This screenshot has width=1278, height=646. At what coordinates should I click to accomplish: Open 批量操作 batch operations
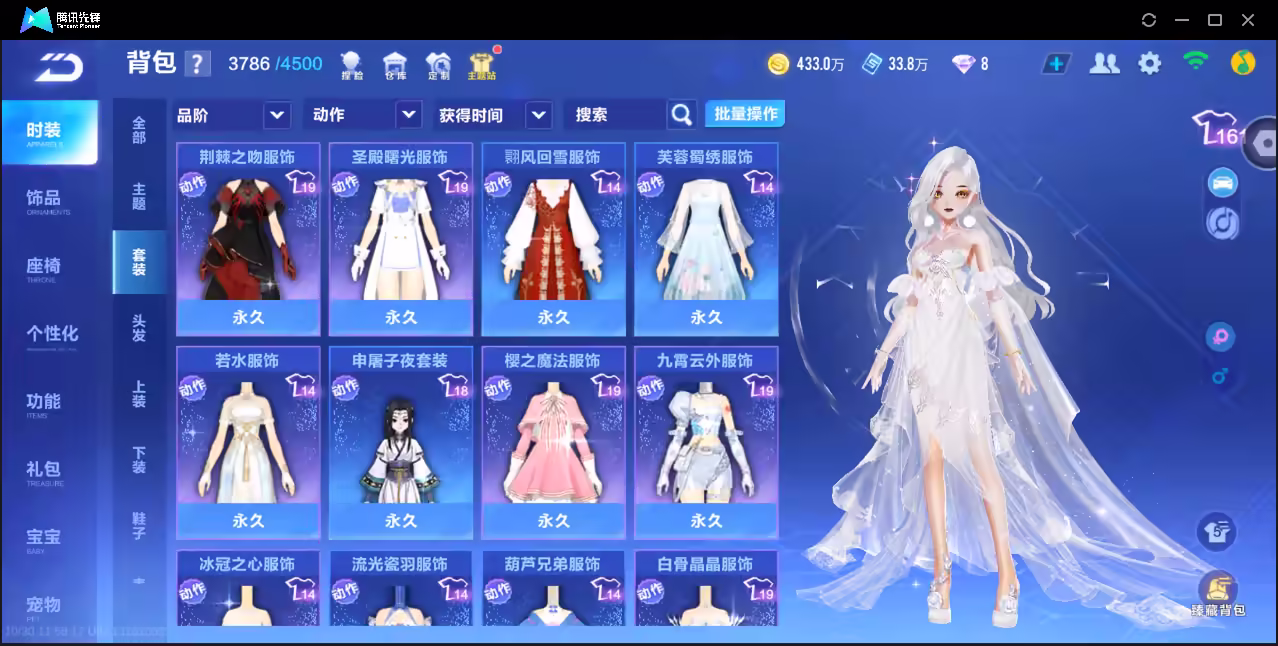coord(745,114)
